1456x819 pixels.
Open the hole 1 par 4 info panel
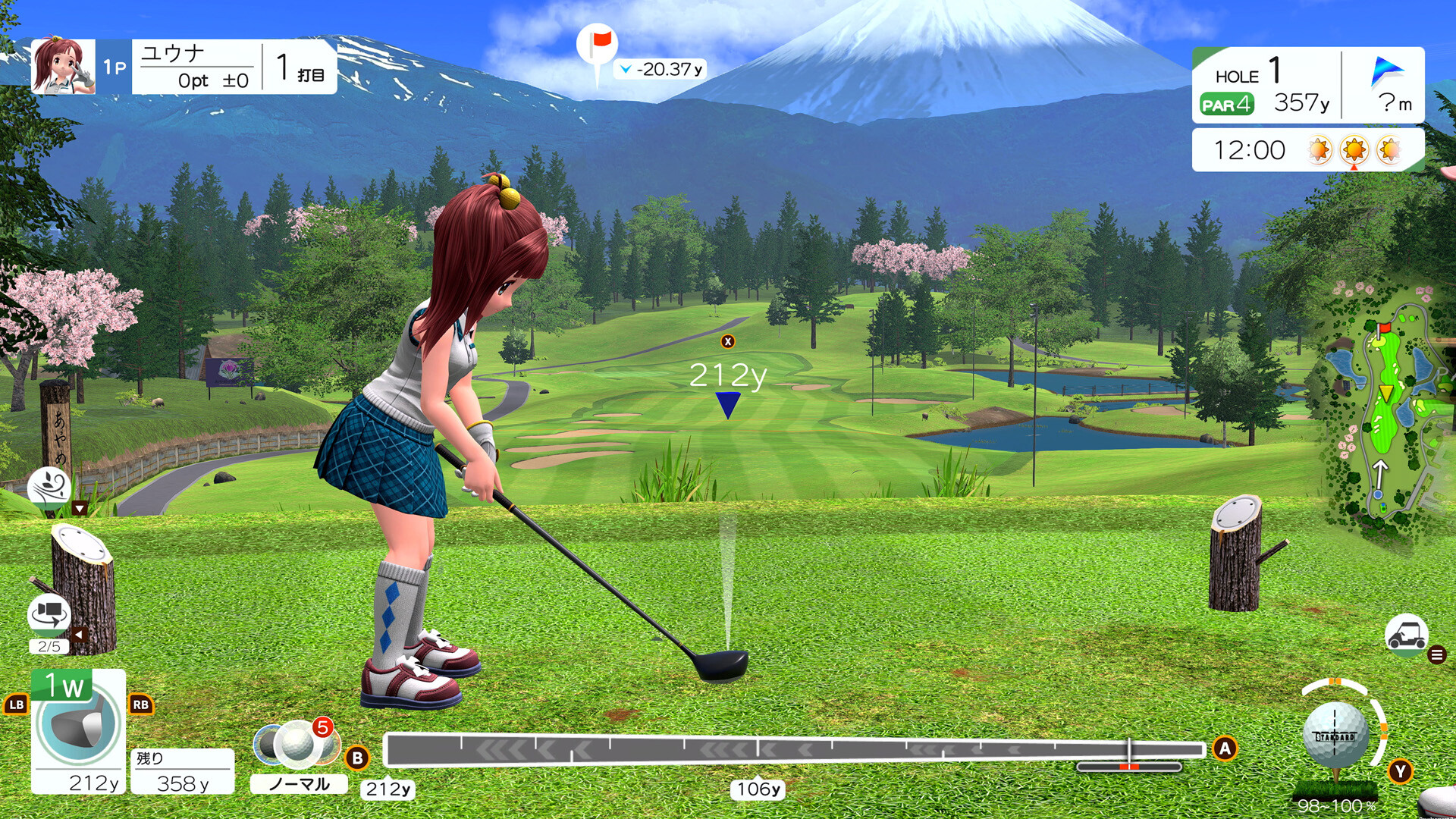(x=1266, y=85)
